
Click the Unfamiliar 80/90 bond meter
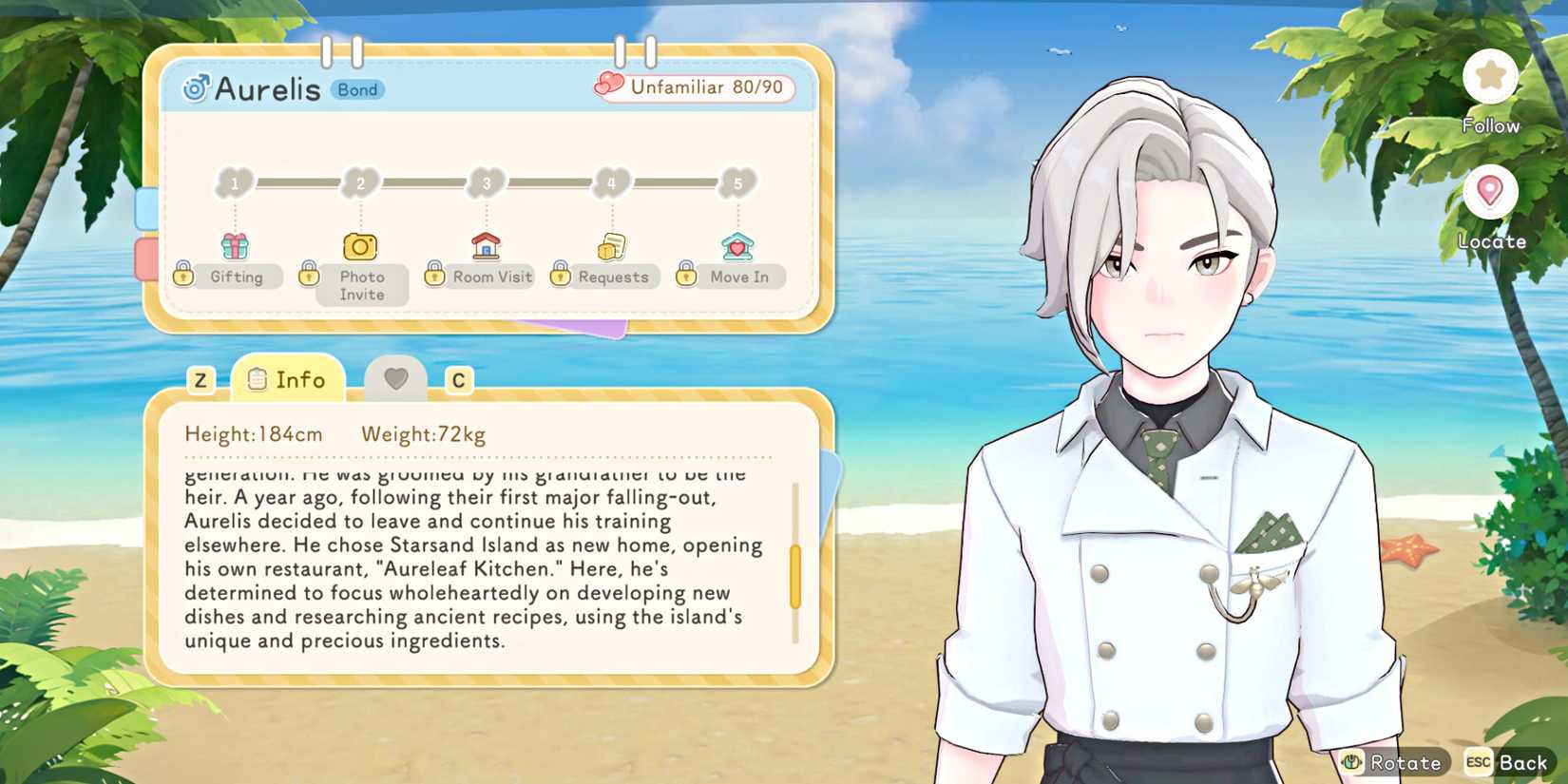point(697,86)
